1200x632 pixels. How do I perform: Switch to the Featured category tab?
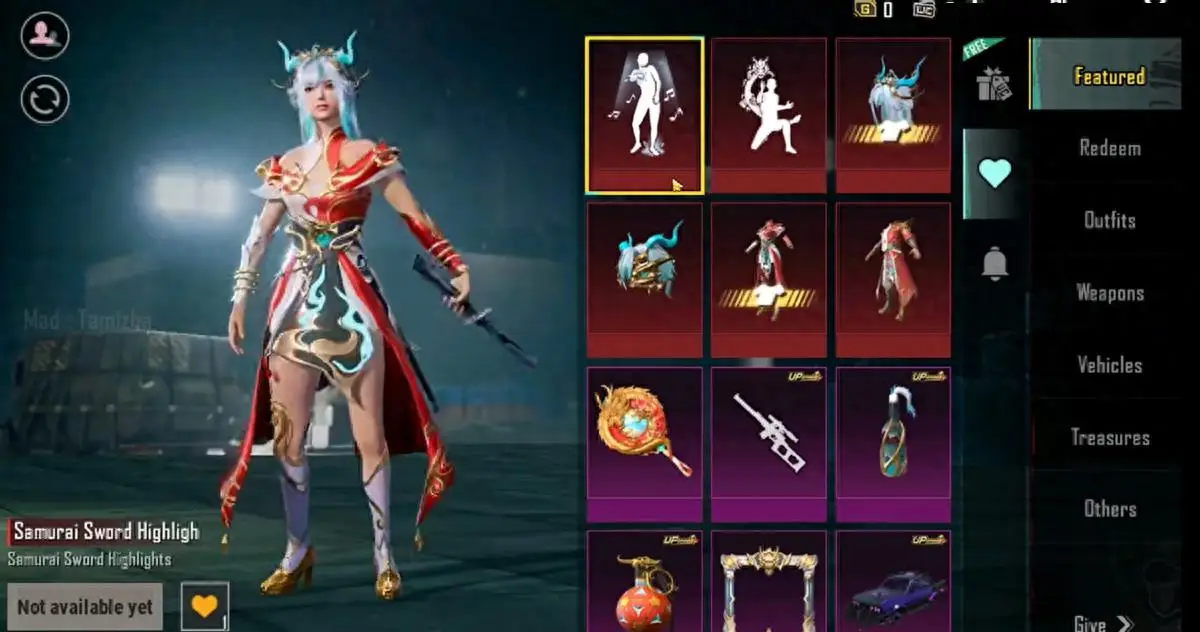1108,76
